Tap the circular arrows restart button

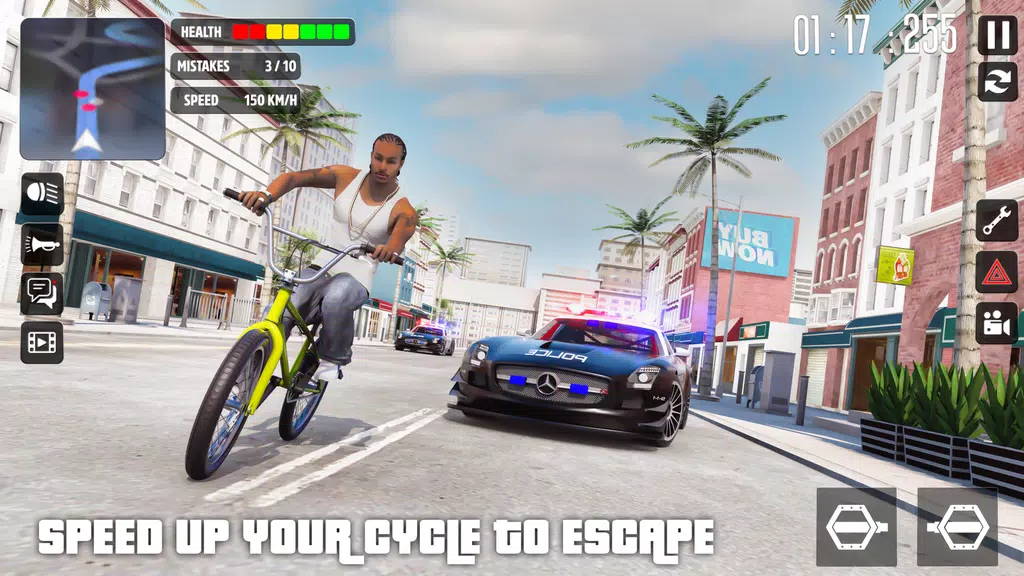[x=996, y=82]
